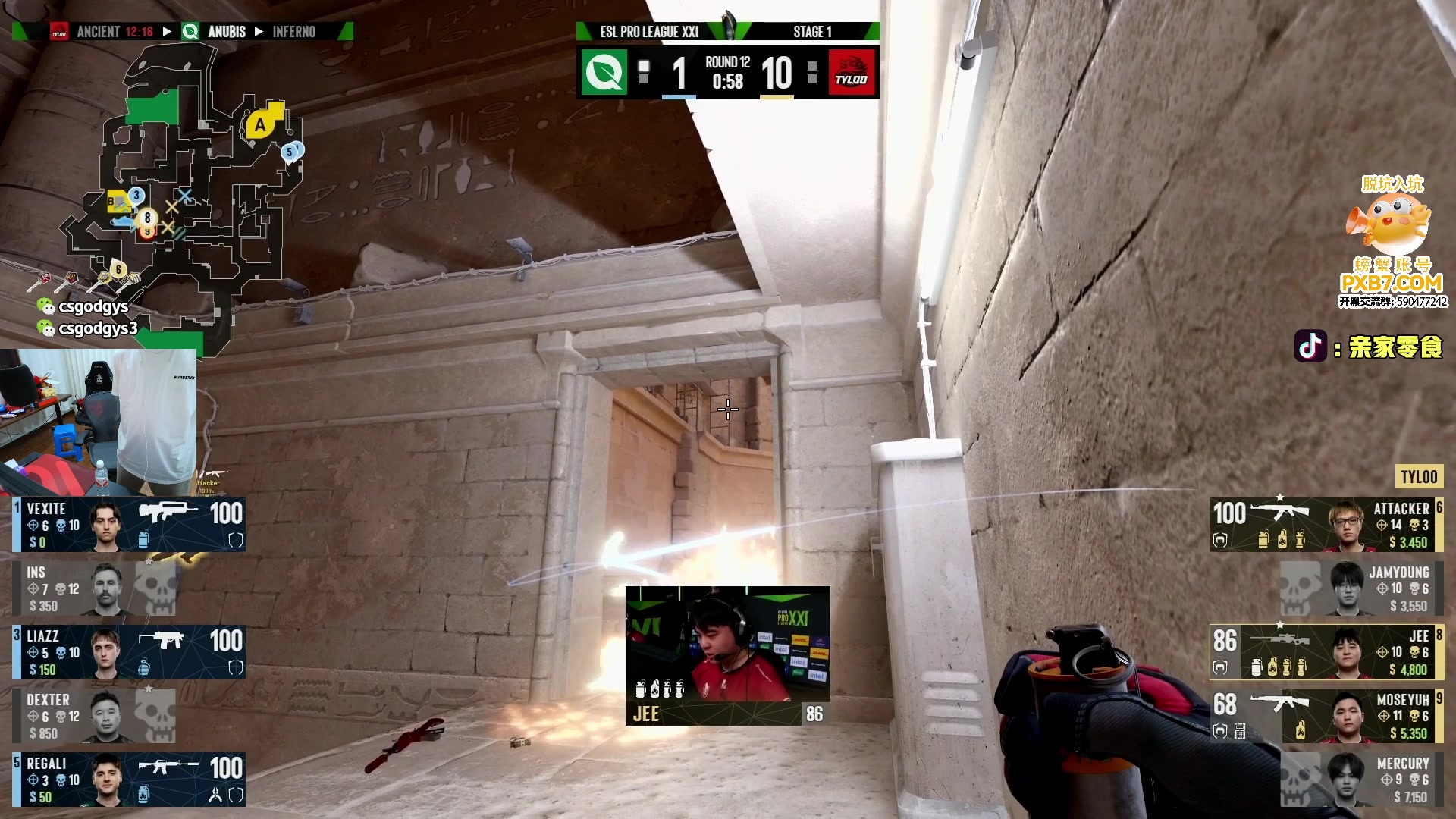Select ATTACKER's player card

click(1326, 524)
